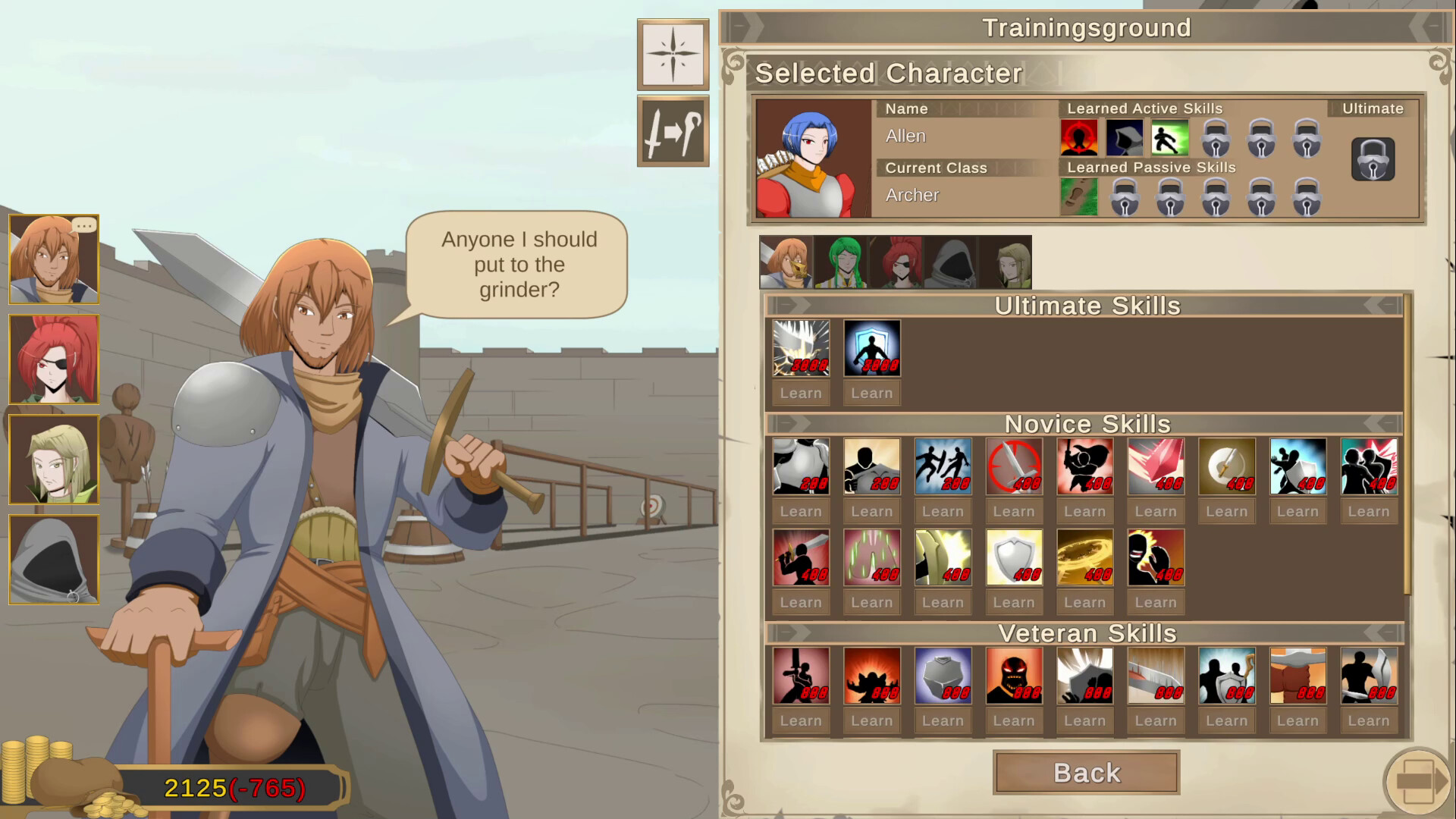The image size is (1456, 819).
Task: Click the second locked passive skill slot
Action: [x=1170, y=196]
